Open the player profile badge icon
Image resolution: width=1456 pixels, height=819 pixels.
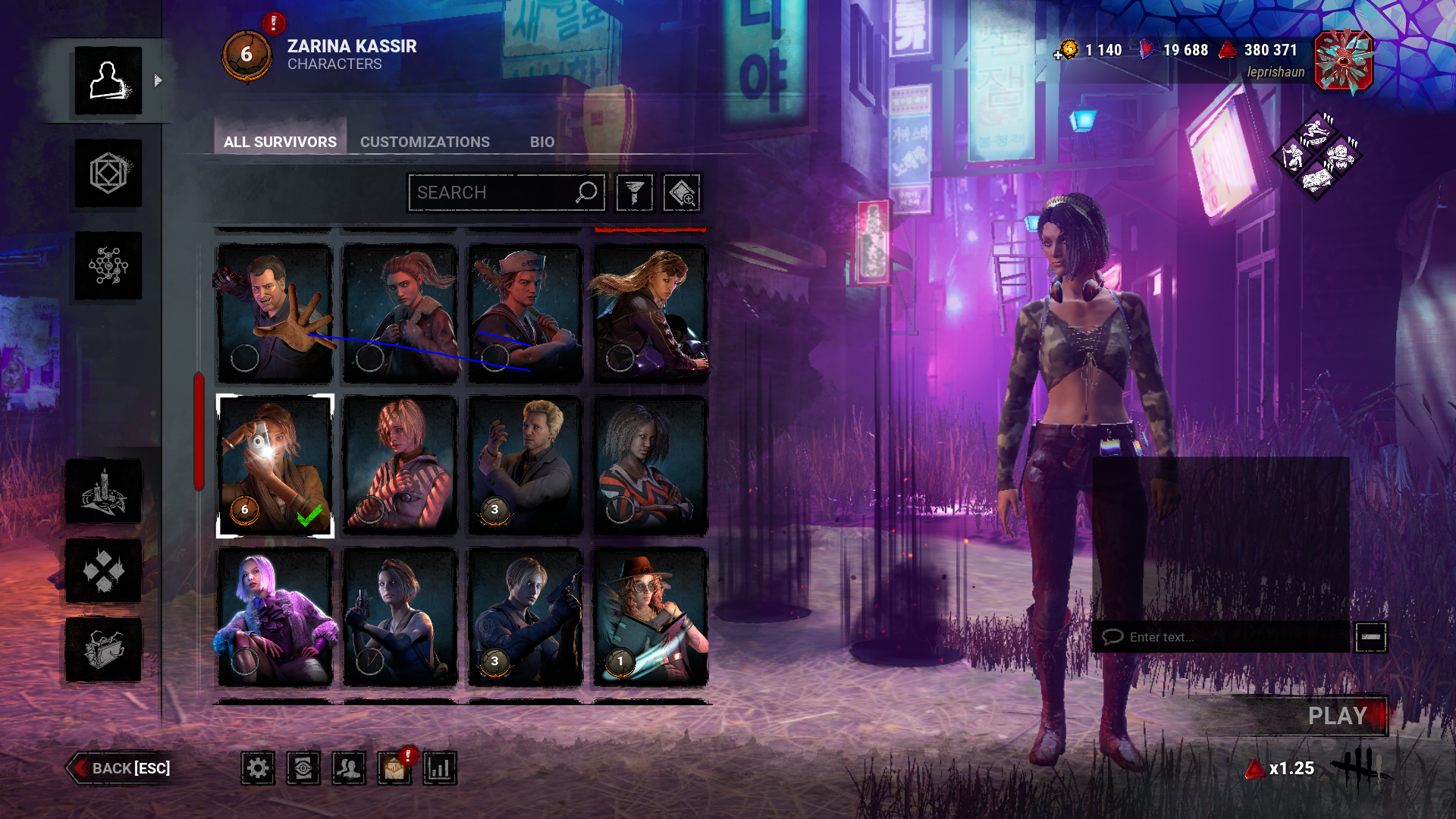click(1343, 61)
